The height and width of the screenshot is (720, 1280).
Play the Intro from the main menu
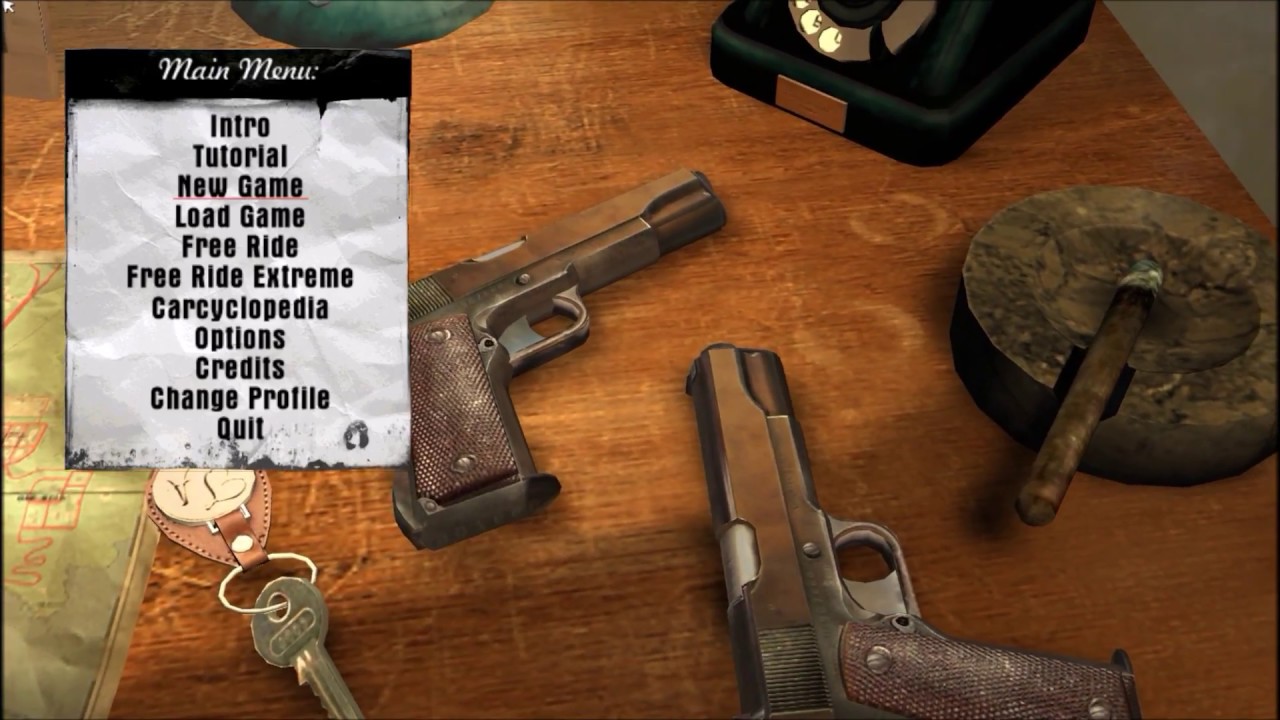(240, 126)
